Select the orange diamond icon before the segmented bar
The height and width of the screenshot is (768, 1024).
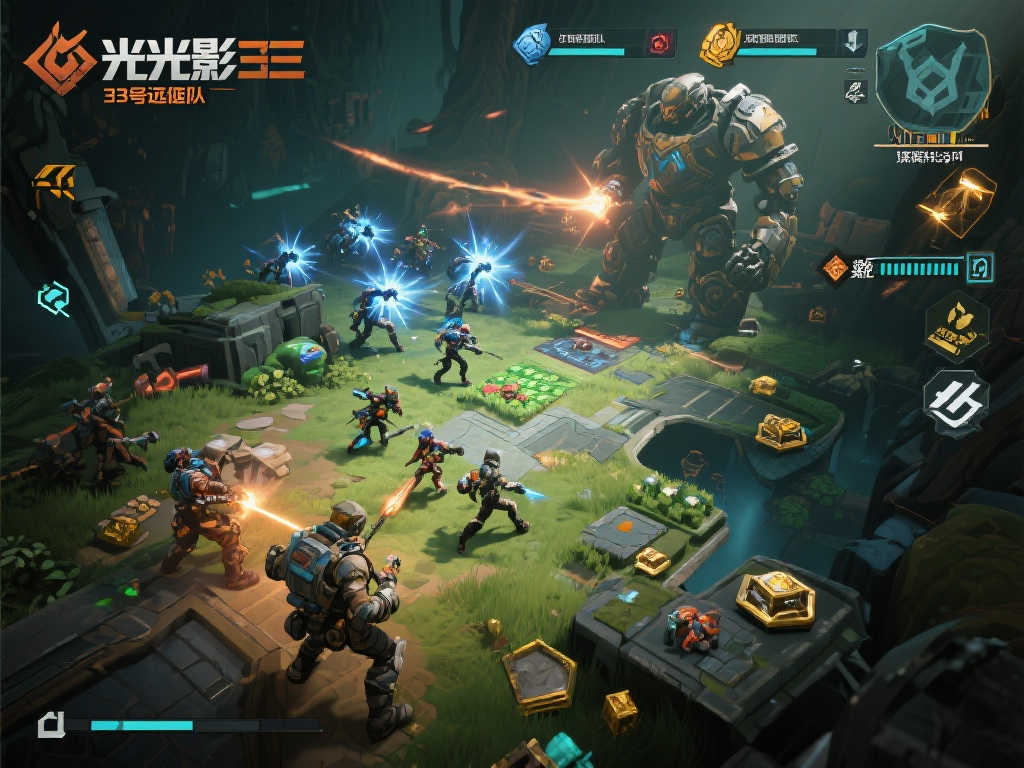(833, 267)
